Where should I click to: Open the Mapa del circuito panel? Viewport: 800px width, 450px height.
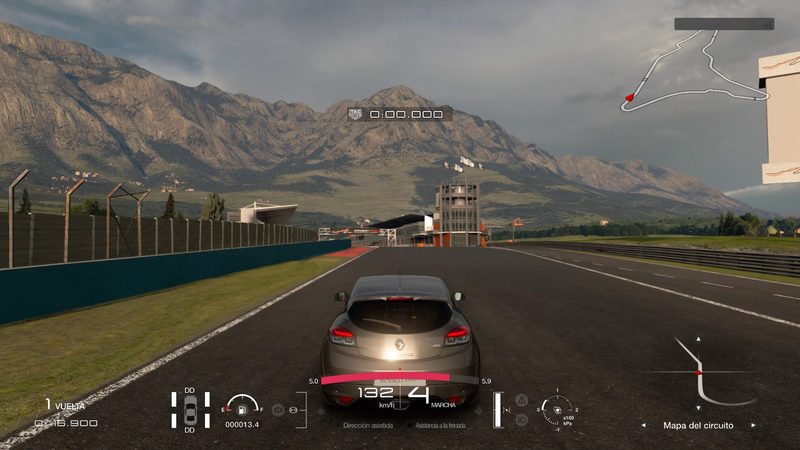coord(698,425)
